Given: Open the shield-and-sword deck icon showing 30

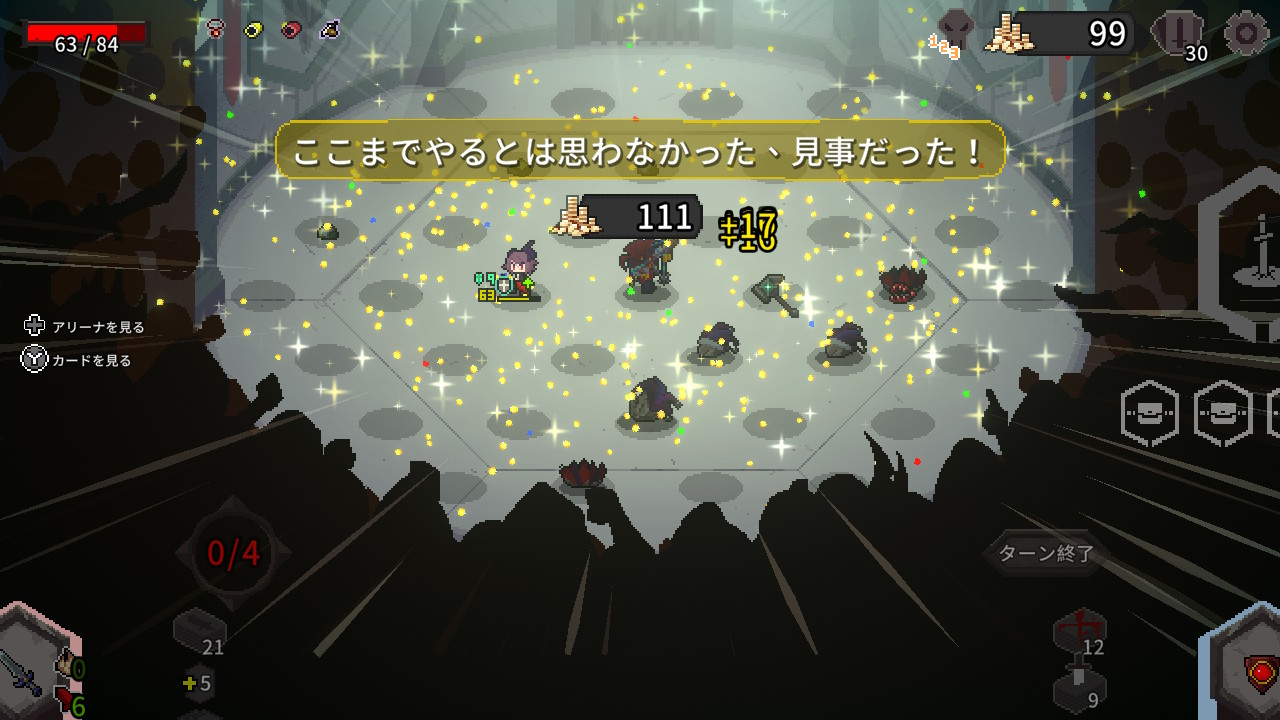Looking at the screenshot, I should point(1177,34).
